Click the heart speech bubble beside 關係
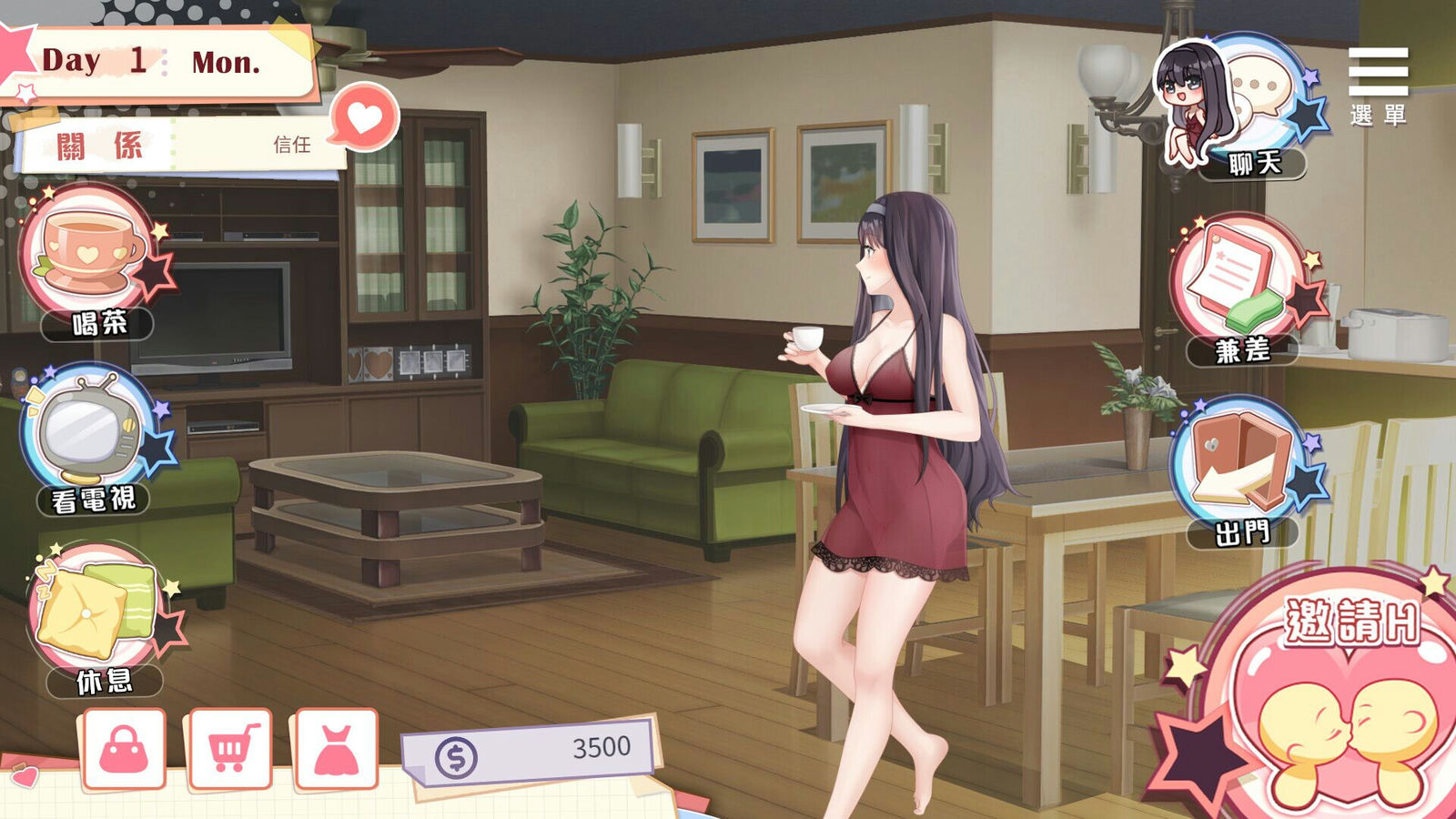The height and width of the screenshot is (819, 1456). tap(364, 116)
